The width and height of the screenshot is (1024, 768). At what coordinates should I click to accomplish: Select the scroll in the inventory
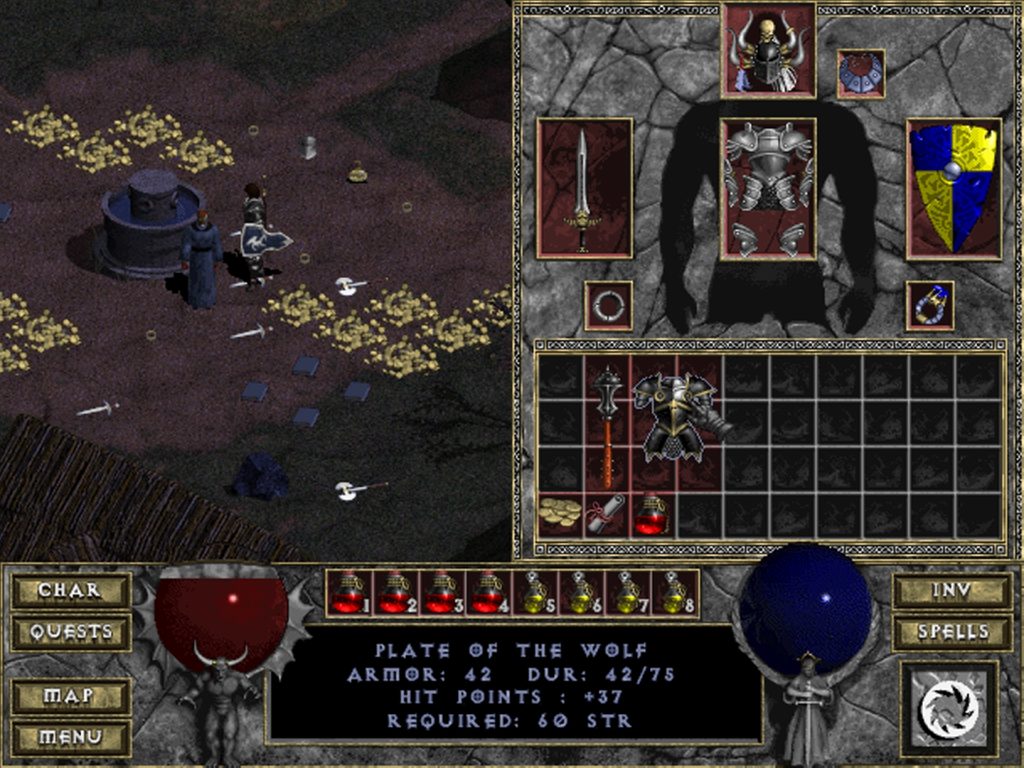(606, 515)
